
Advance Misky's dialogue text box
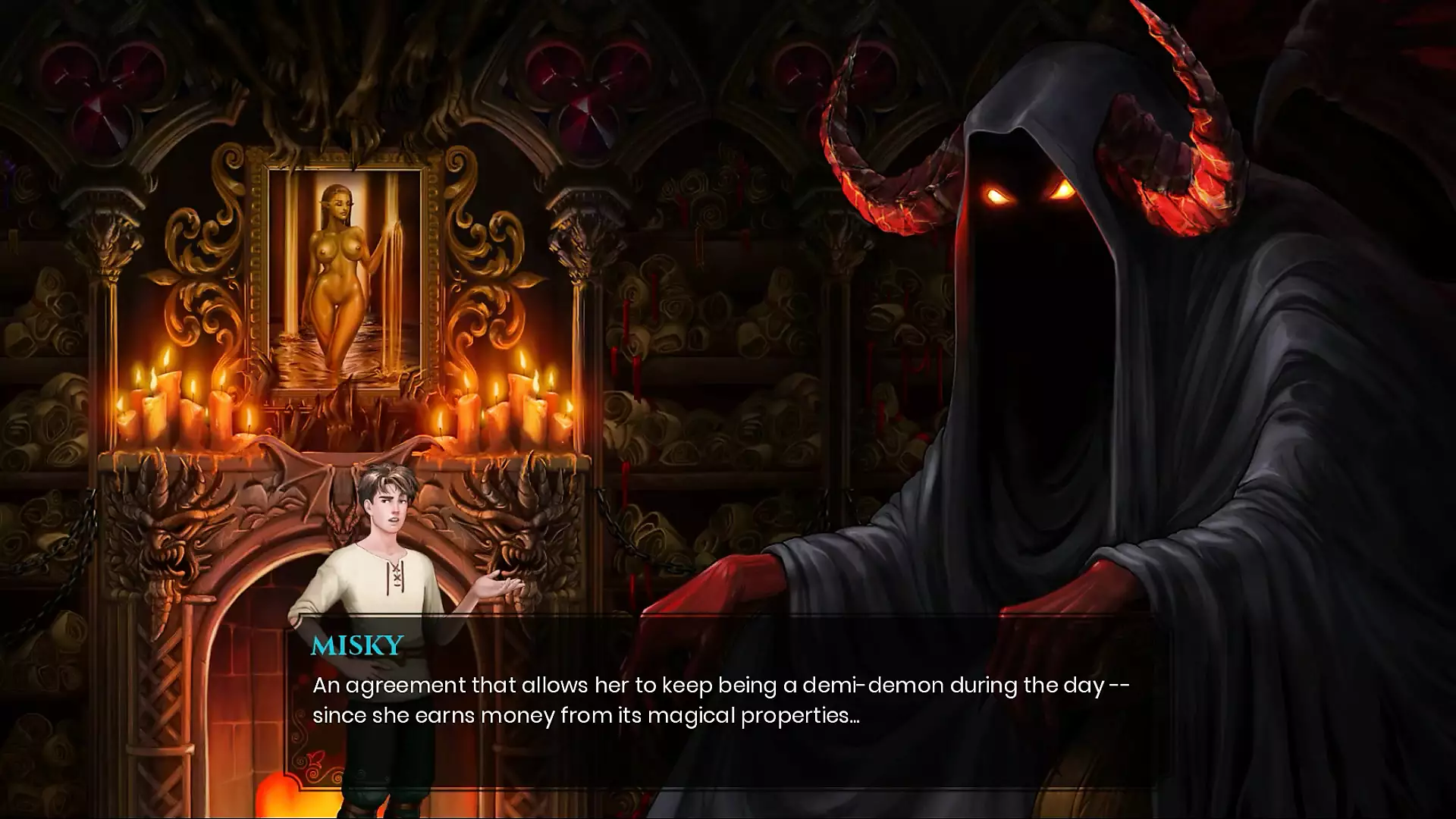coord(720,701)
